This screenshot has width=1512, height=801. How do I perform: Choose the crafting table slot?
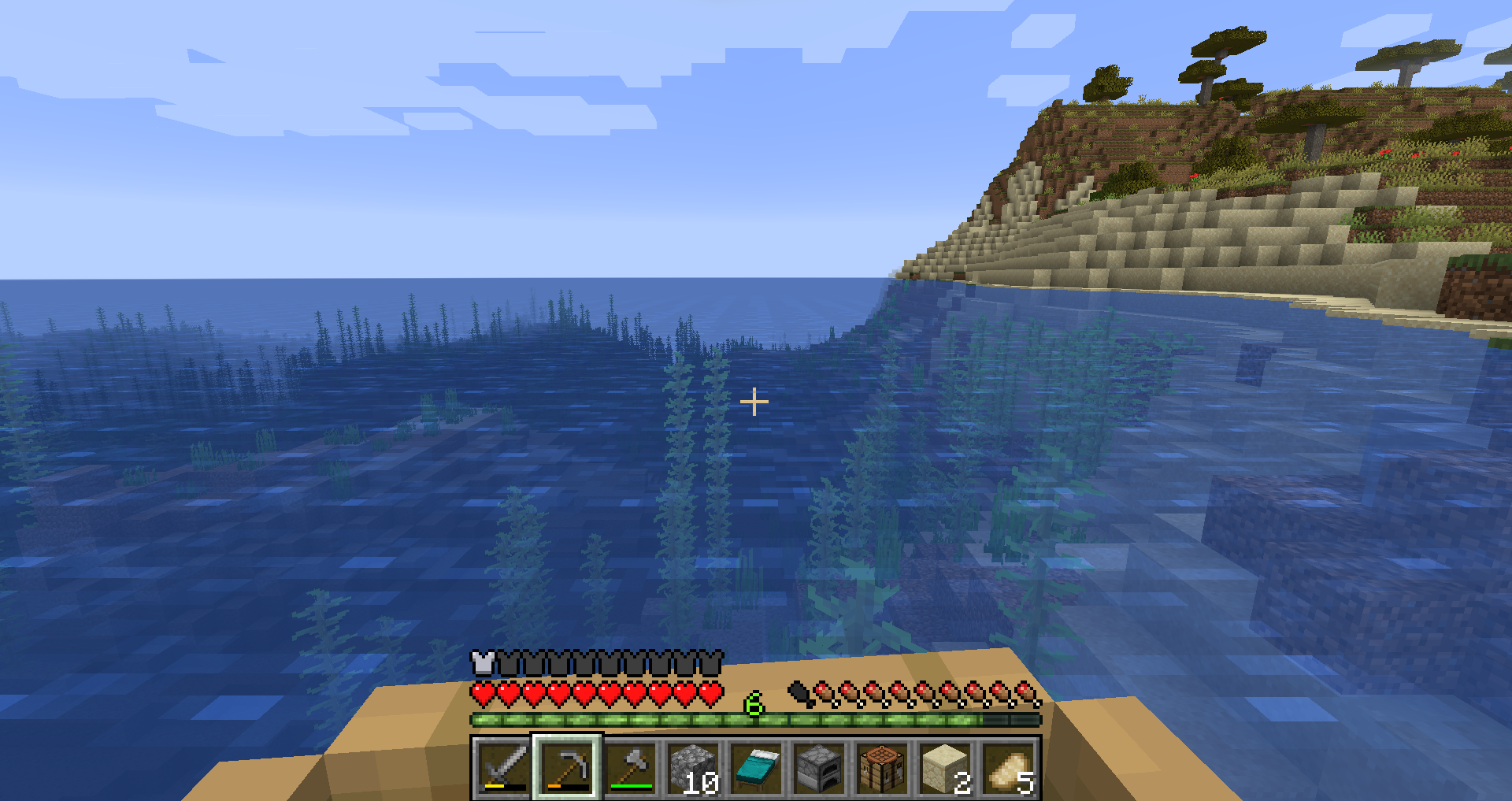coord(882,768)
